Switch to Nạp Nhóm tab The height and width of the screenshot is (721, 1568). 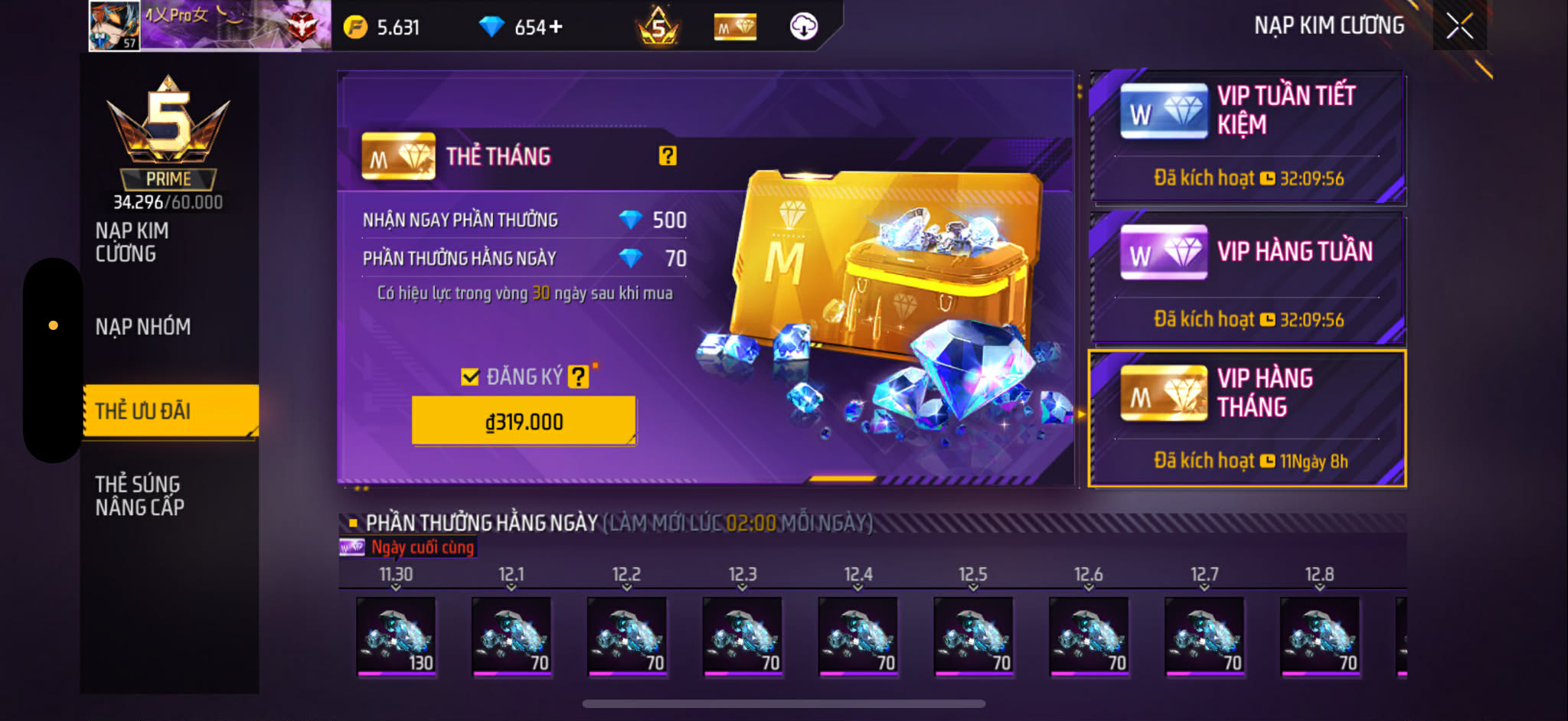[x=143, y=327]
